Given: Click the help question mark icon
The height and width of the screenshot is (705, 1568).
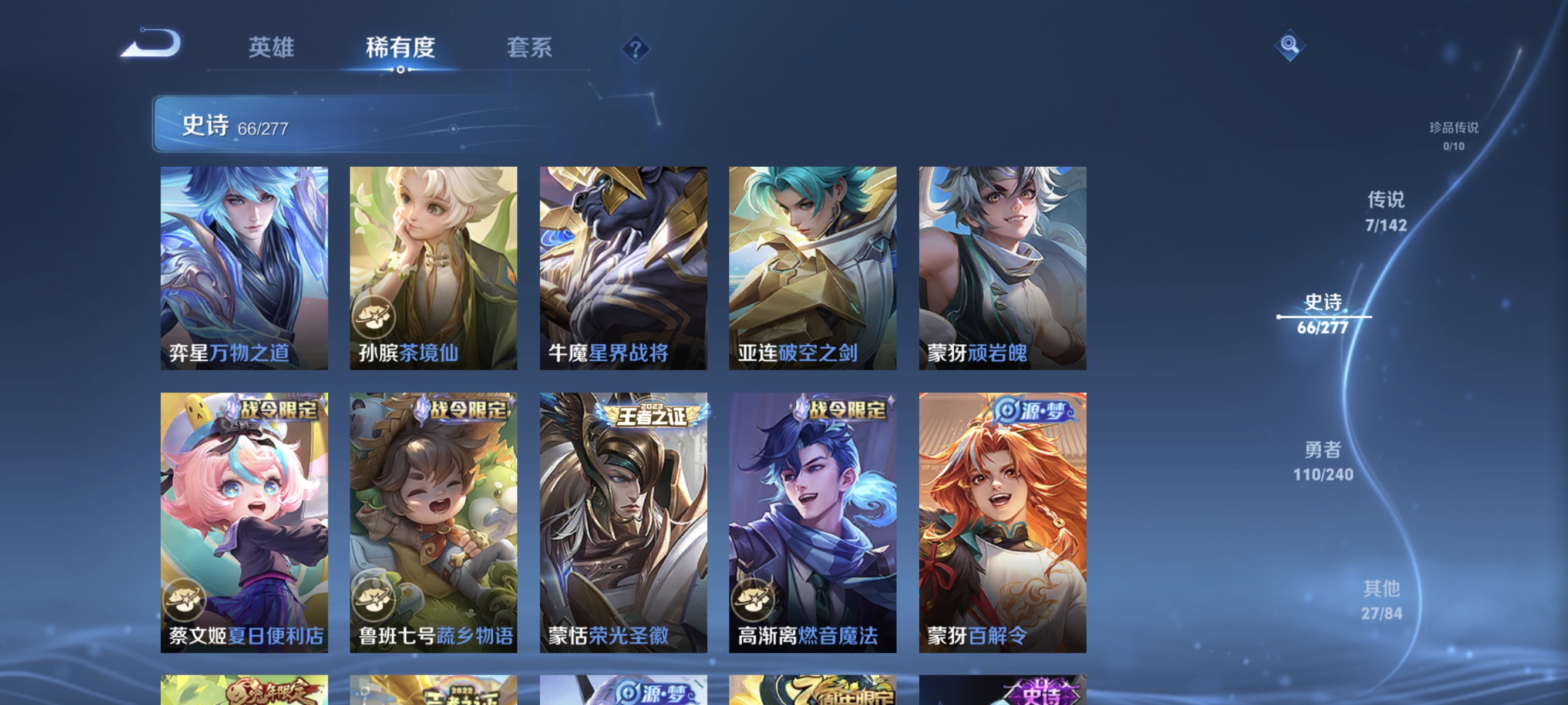Looking at the screenshot, I should click(635, 48).
